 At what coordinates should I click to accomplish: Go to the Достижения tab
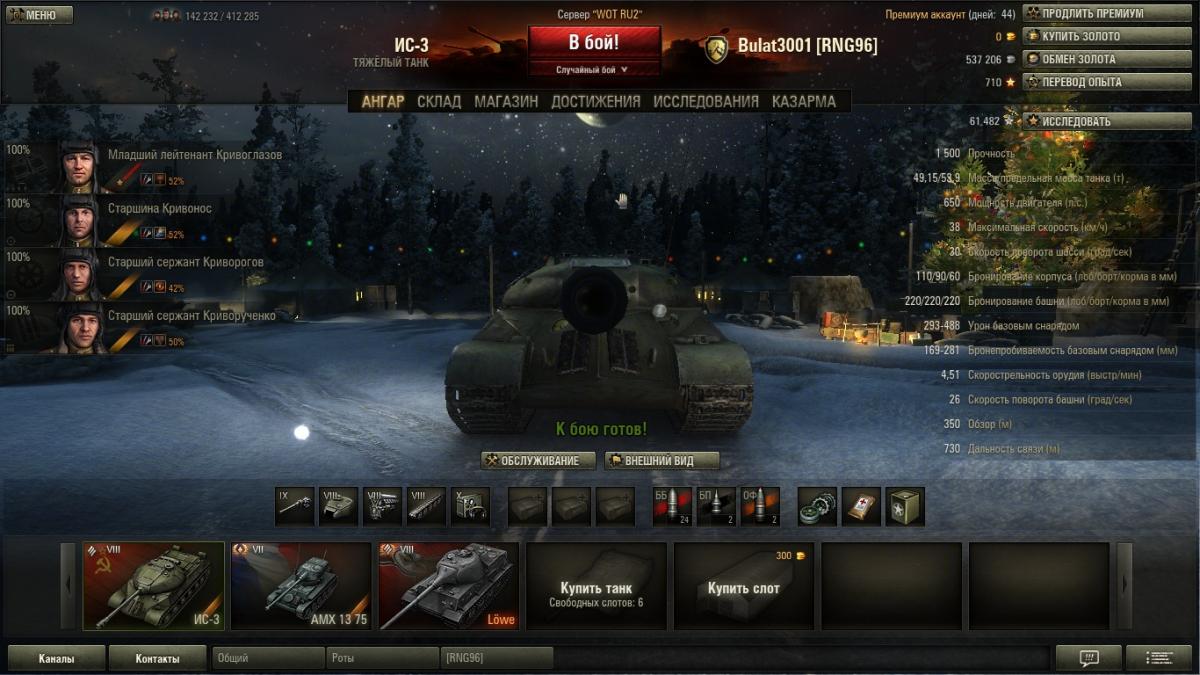pos(595,101)
